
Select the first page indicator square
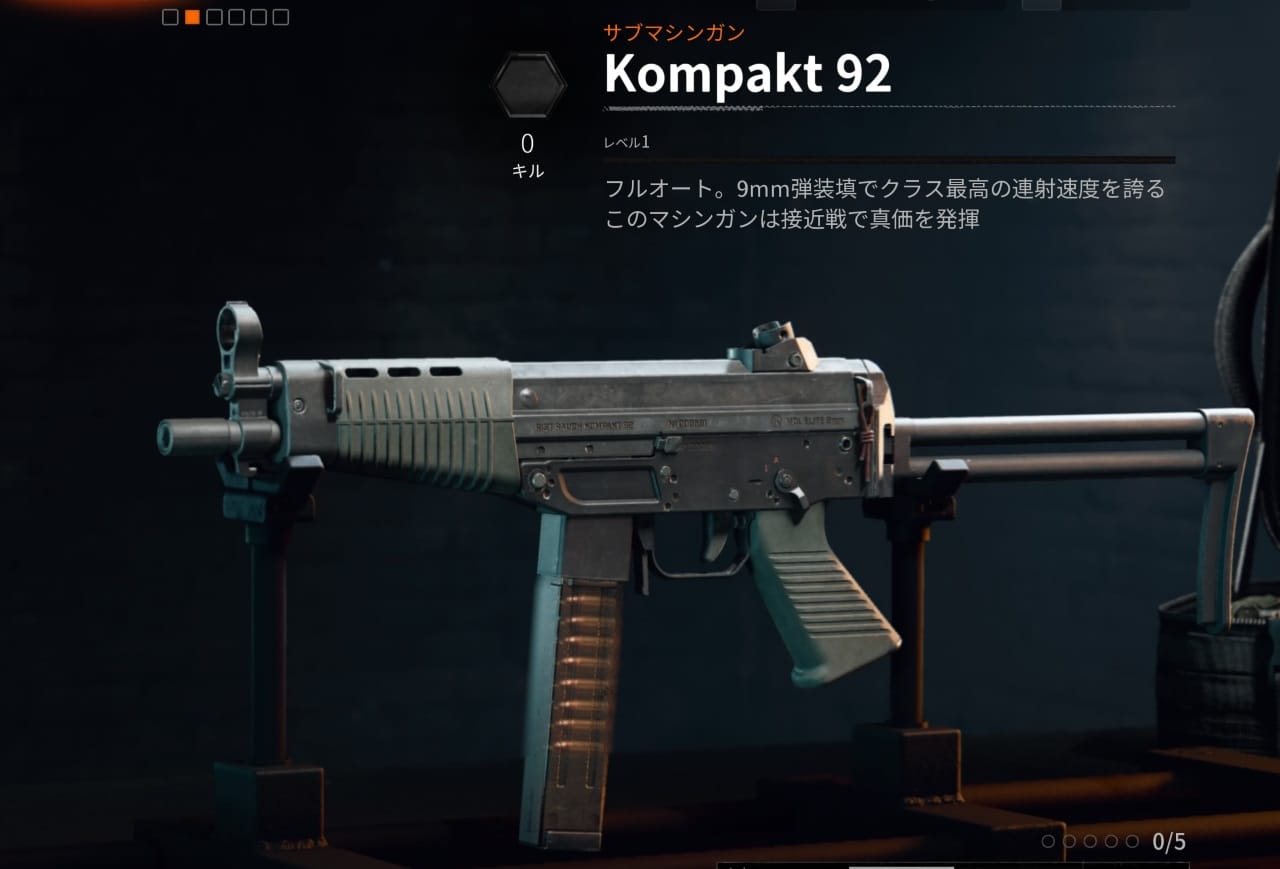[x=170, y=17]
